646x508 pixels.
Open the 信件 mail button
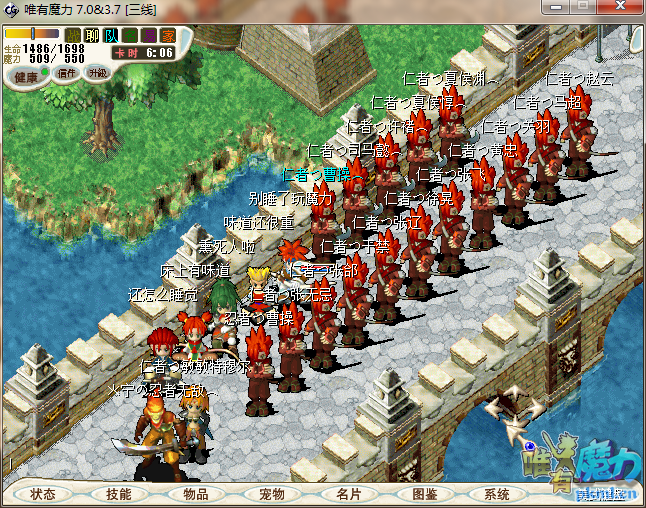tap(67, 73)
